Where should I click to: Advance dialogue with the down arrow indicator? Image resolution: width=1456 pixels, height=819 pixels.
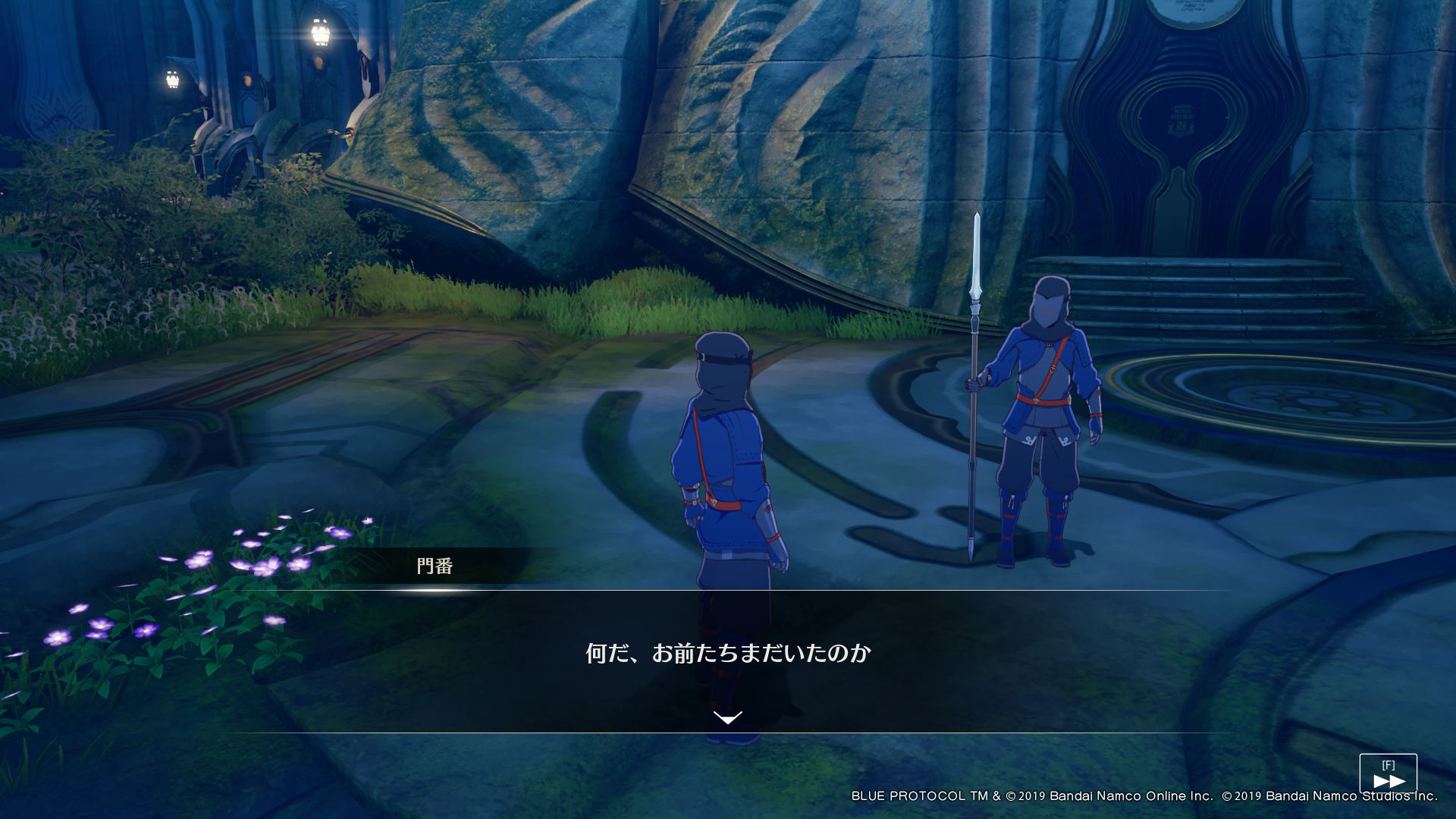728,717
